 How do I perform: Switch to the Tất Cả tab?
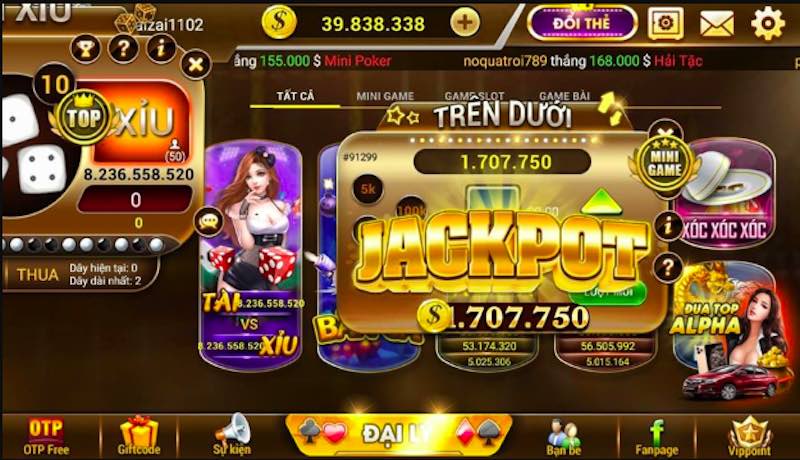tap(297, 97)
